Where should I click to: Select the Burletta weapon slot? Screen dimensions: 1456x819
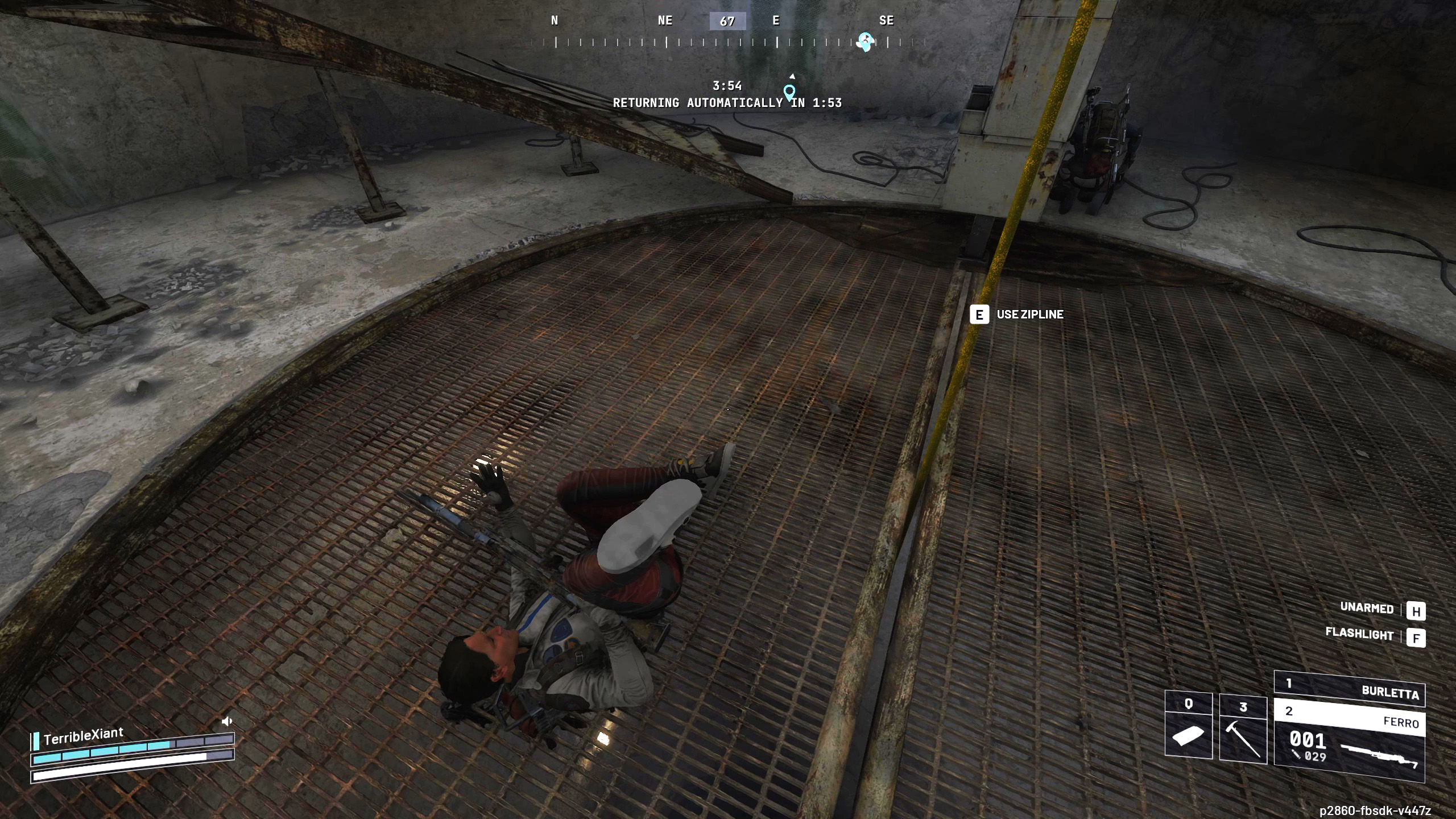coord(1349,688)
